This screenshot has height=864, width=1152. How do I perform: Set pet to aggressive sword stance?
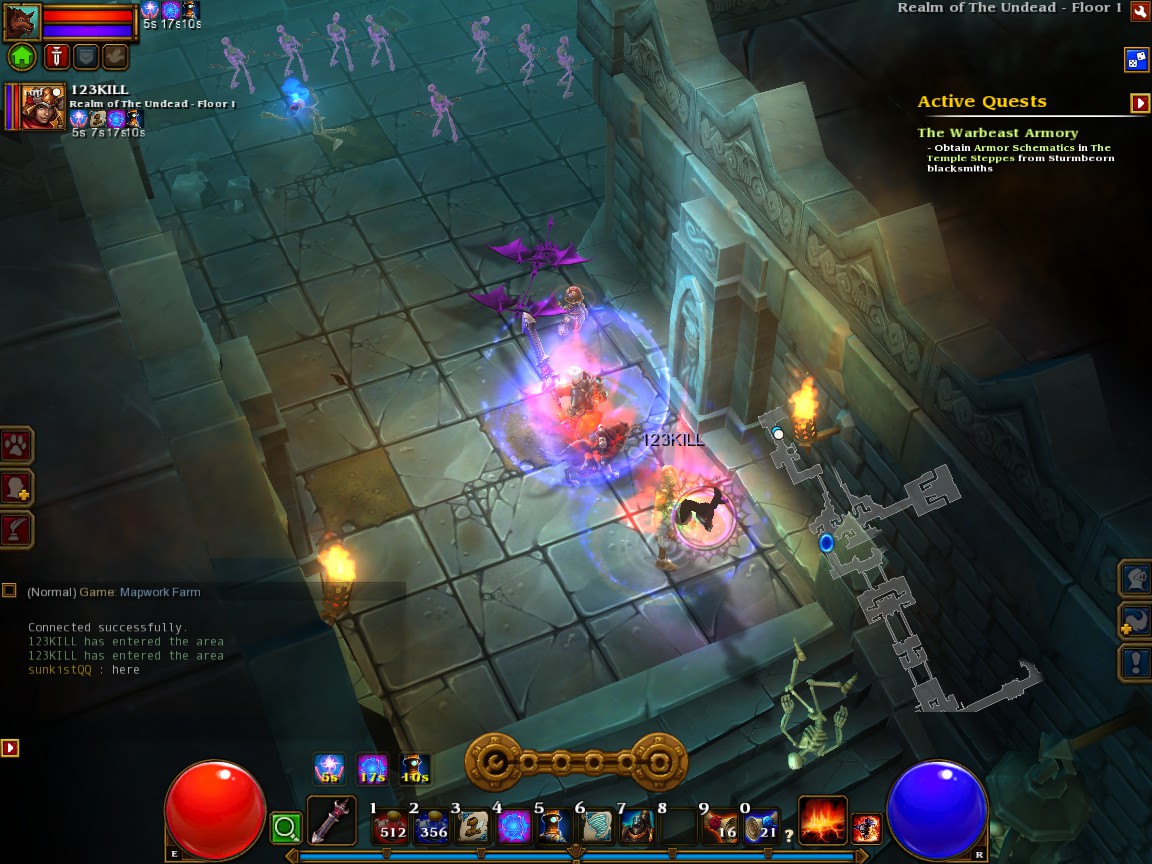56,57
